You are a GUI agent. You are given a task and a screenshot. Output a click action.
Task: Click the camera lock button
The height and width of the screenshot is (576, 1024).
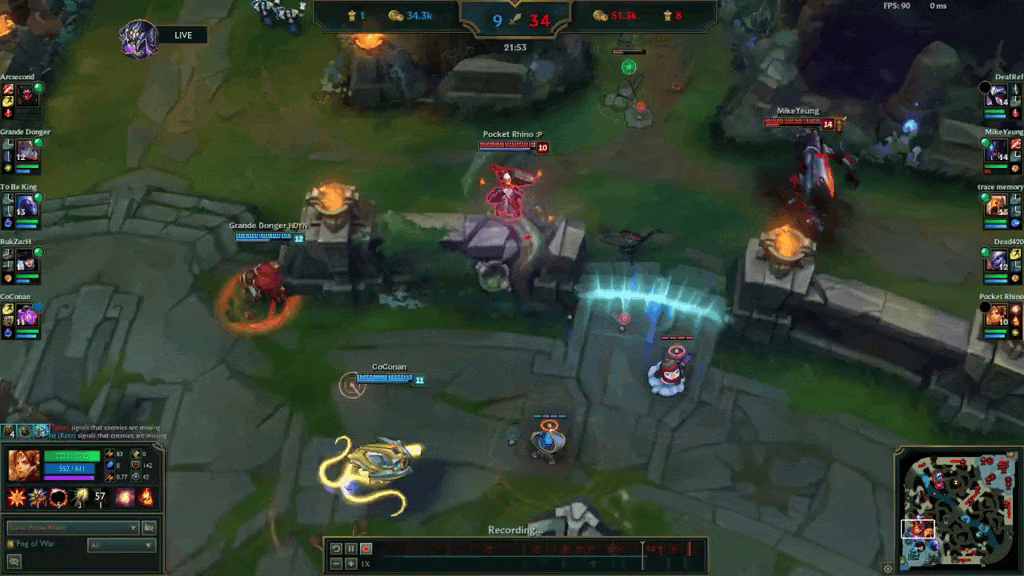[149, 527]
